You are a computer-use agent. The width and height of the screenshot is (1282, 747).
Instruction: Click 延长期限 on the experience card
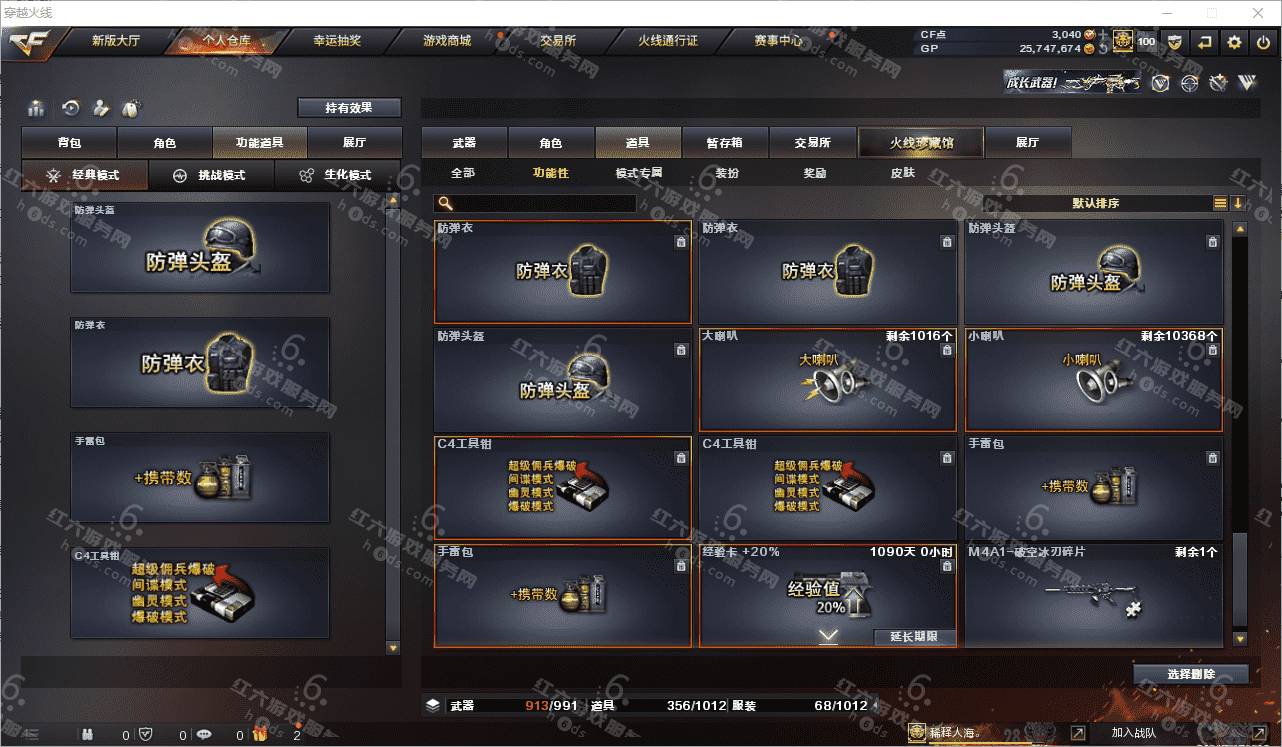(x=914, y=637)
